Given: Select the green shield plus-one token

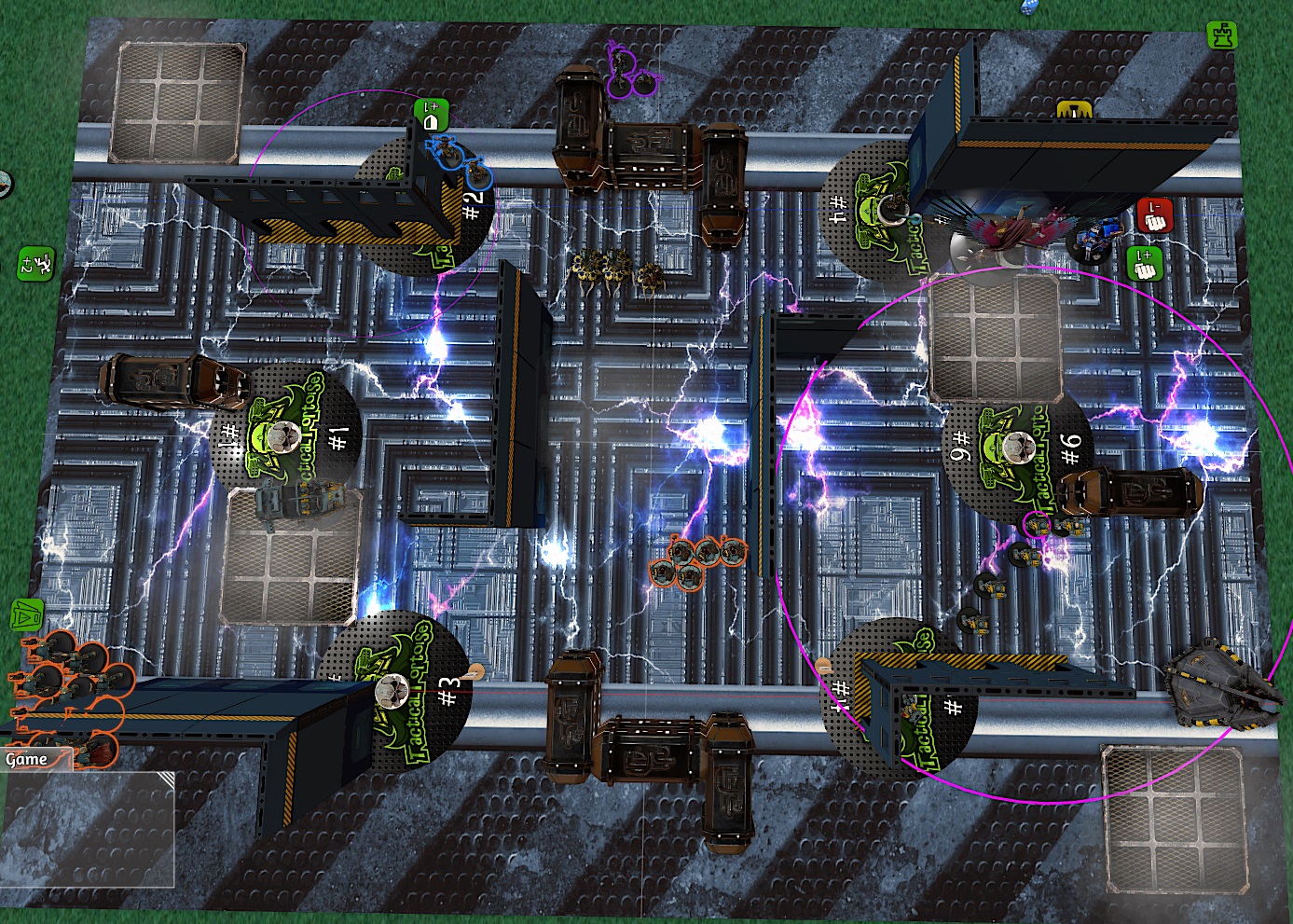Looking at the screenshot, I should [432, 117].
